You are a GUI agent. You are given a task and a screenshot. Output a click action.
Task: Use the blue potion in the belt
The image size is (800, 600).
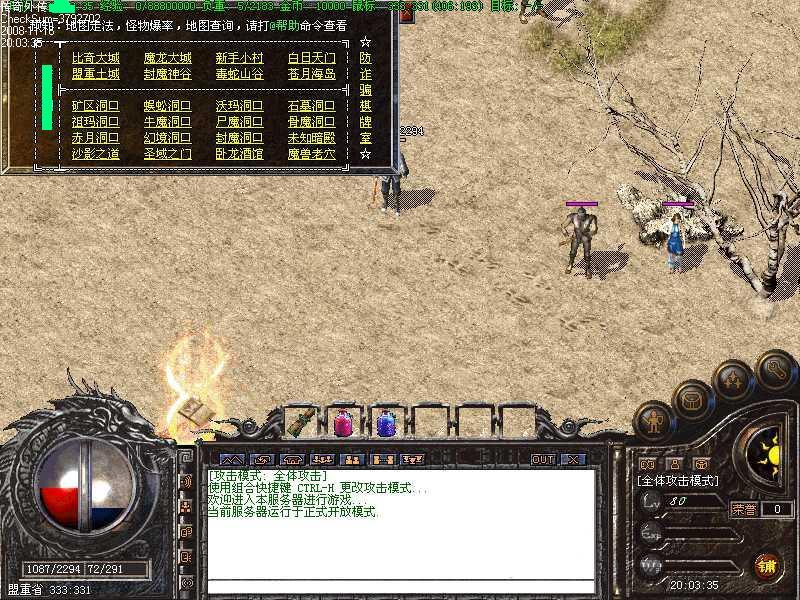(x=385, y=423)
